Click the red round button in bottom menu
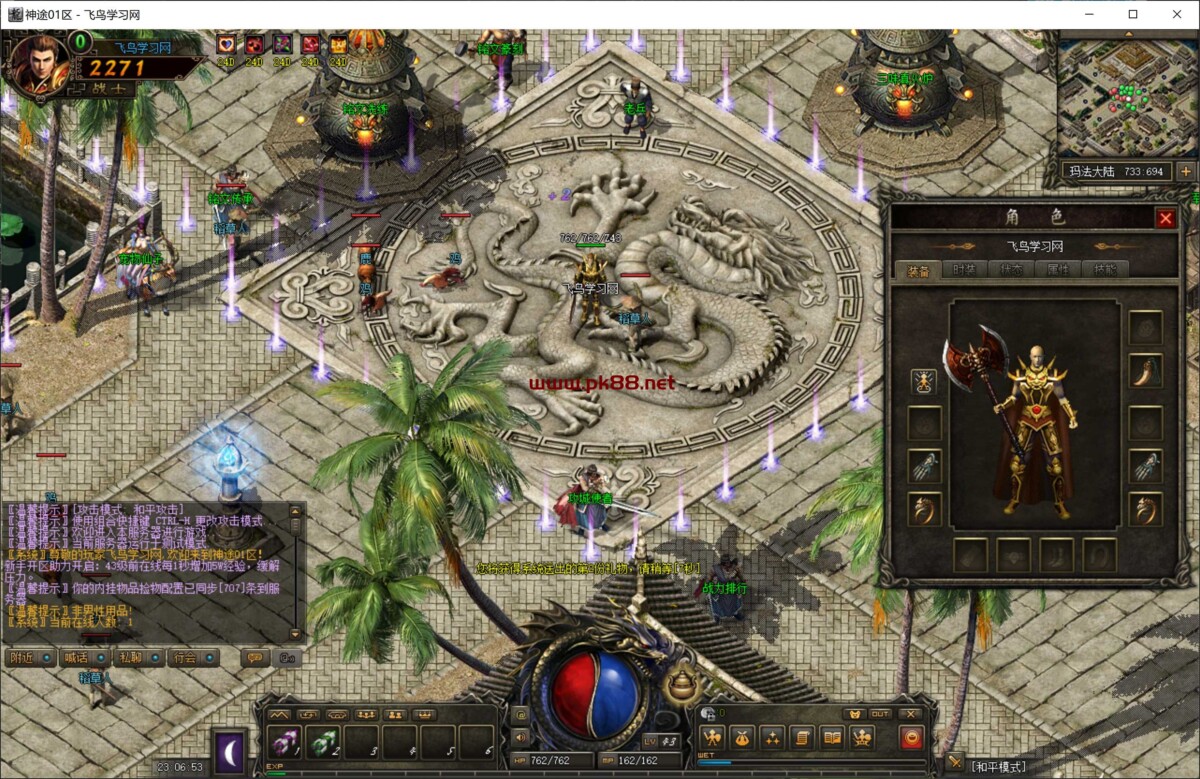 pyautogui.click(x=911, y=738)
